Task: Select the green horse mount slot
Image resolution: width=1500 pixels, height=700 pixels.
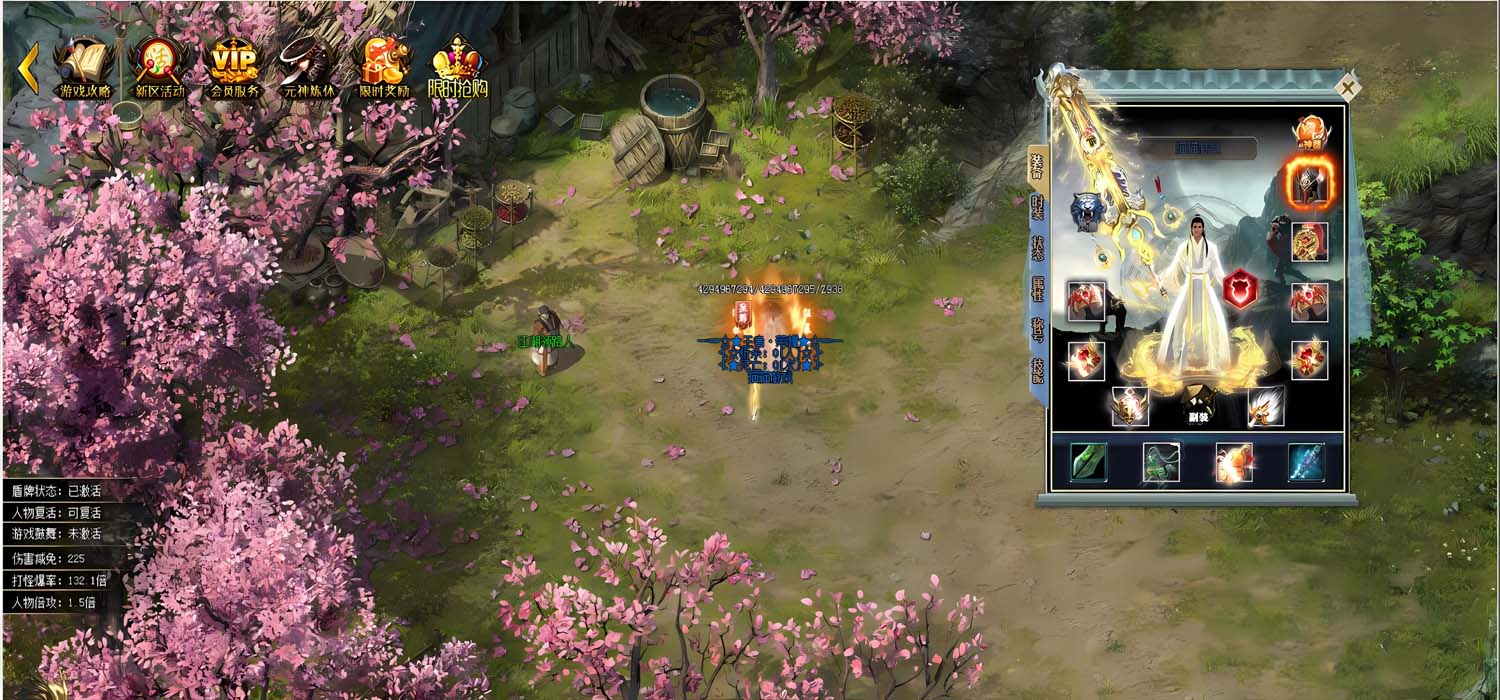Action: pos(1161,462)
